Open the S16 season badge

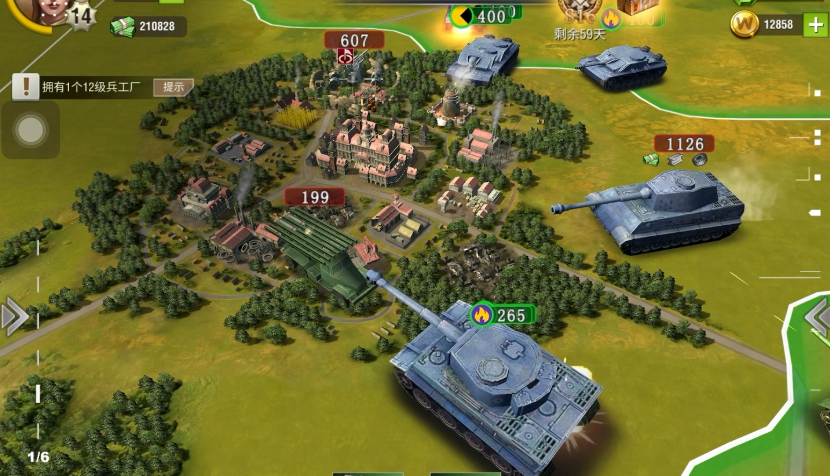pos(578,12)
